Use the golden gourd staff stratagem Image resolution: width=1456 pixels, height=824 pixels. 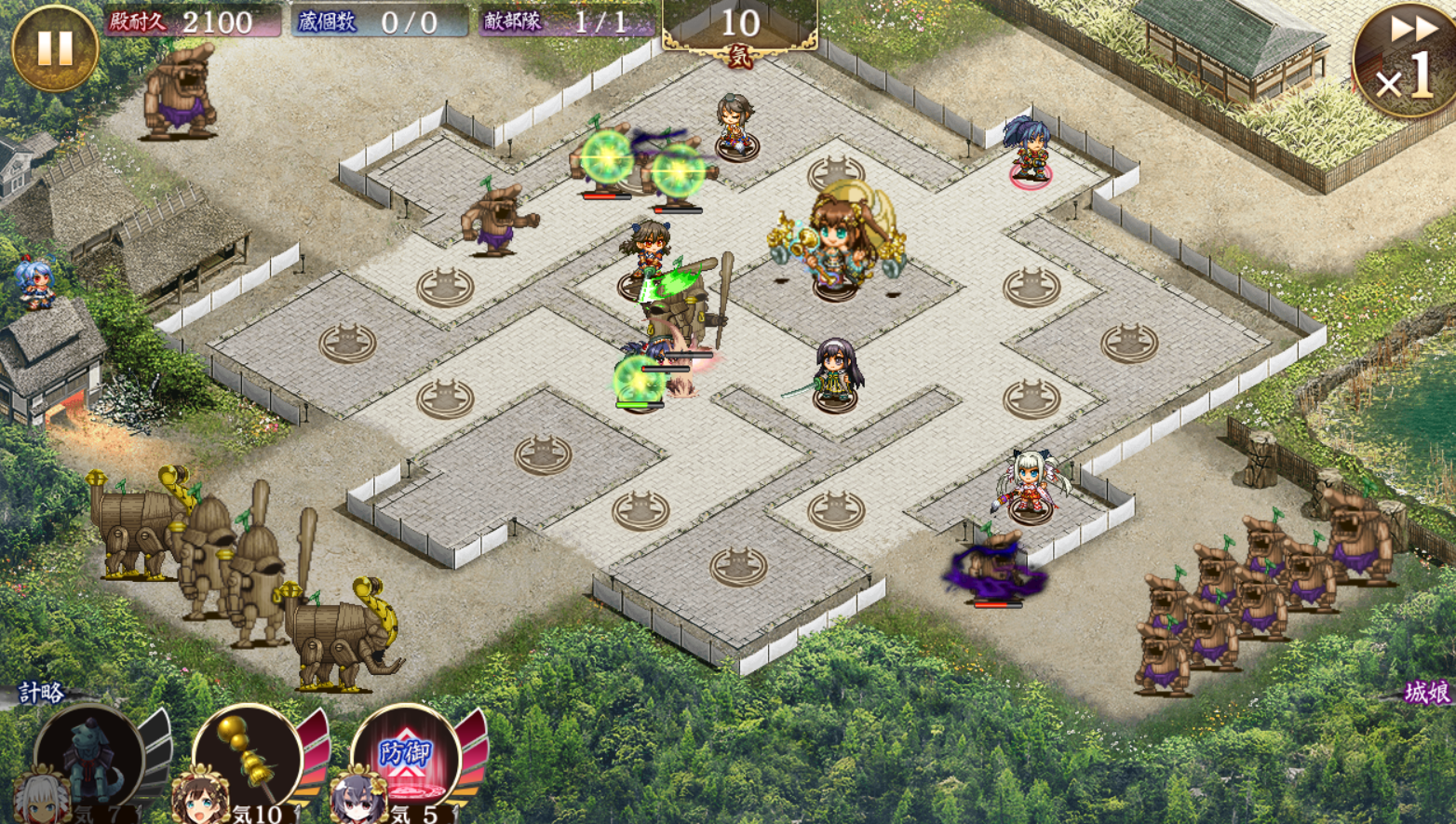coord(249,756)
